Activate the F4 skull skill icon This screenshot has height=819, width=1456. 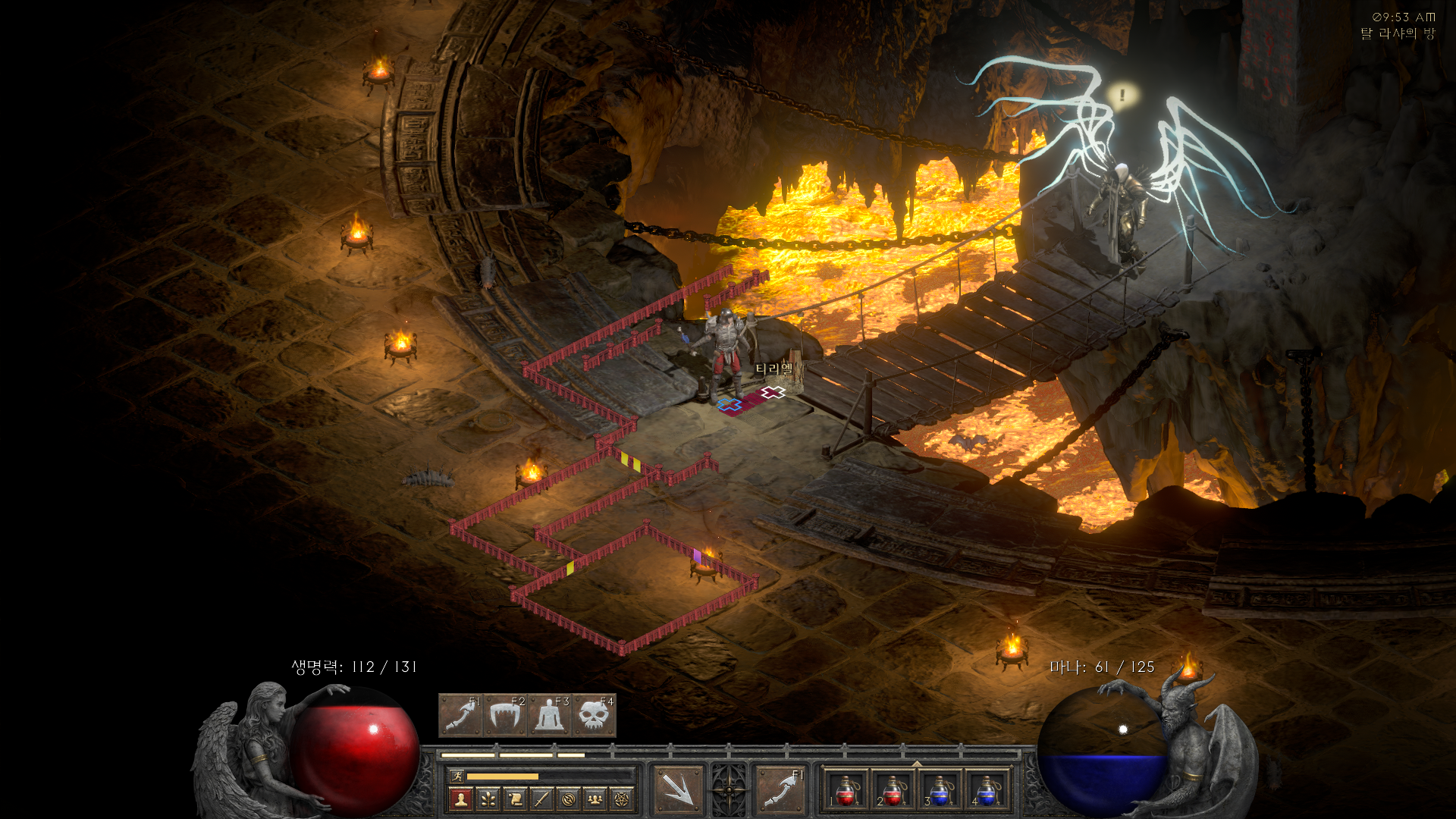(594, 715)
